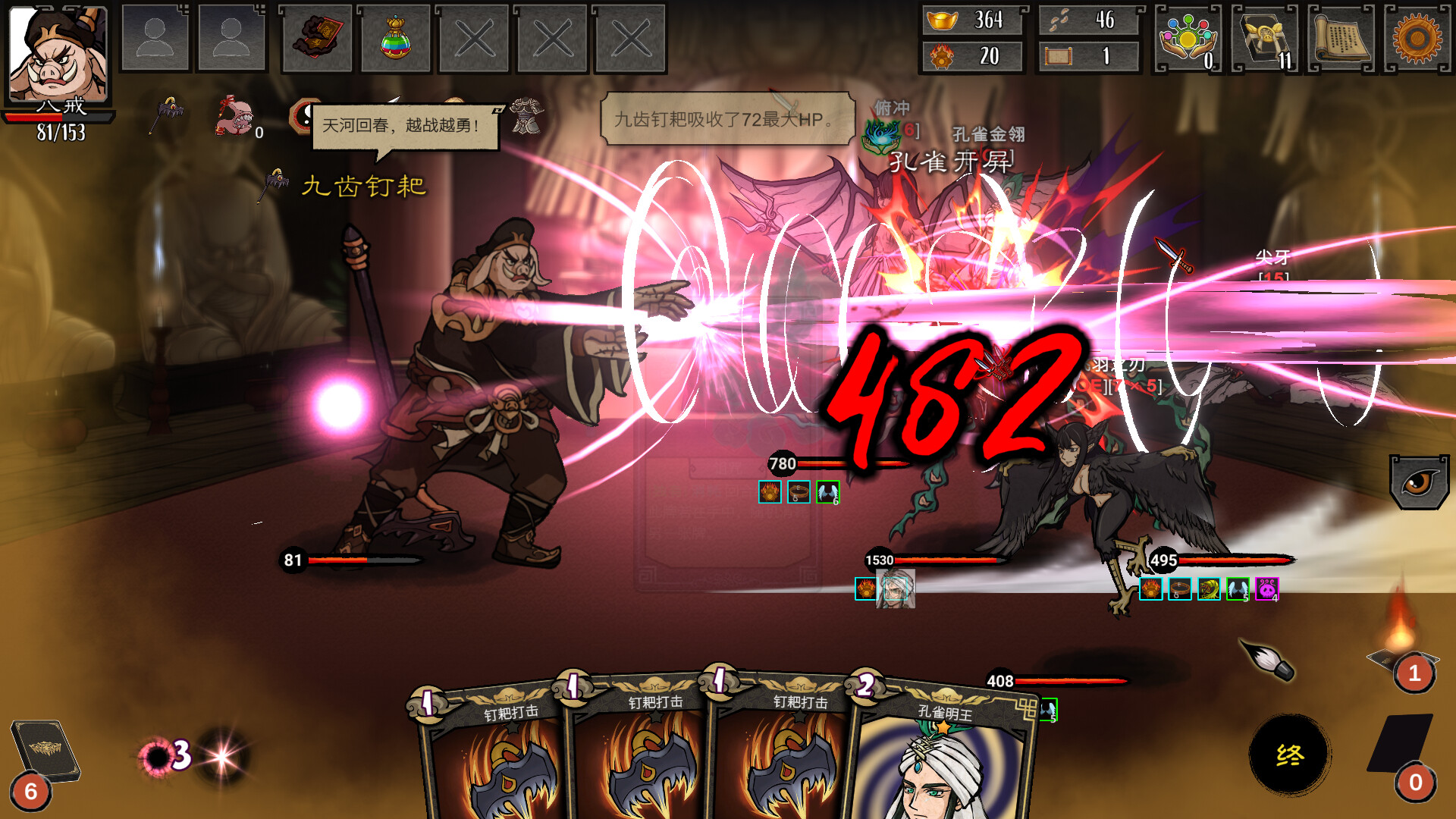Inspect the pink pig status icon

(x=234, y=116)
